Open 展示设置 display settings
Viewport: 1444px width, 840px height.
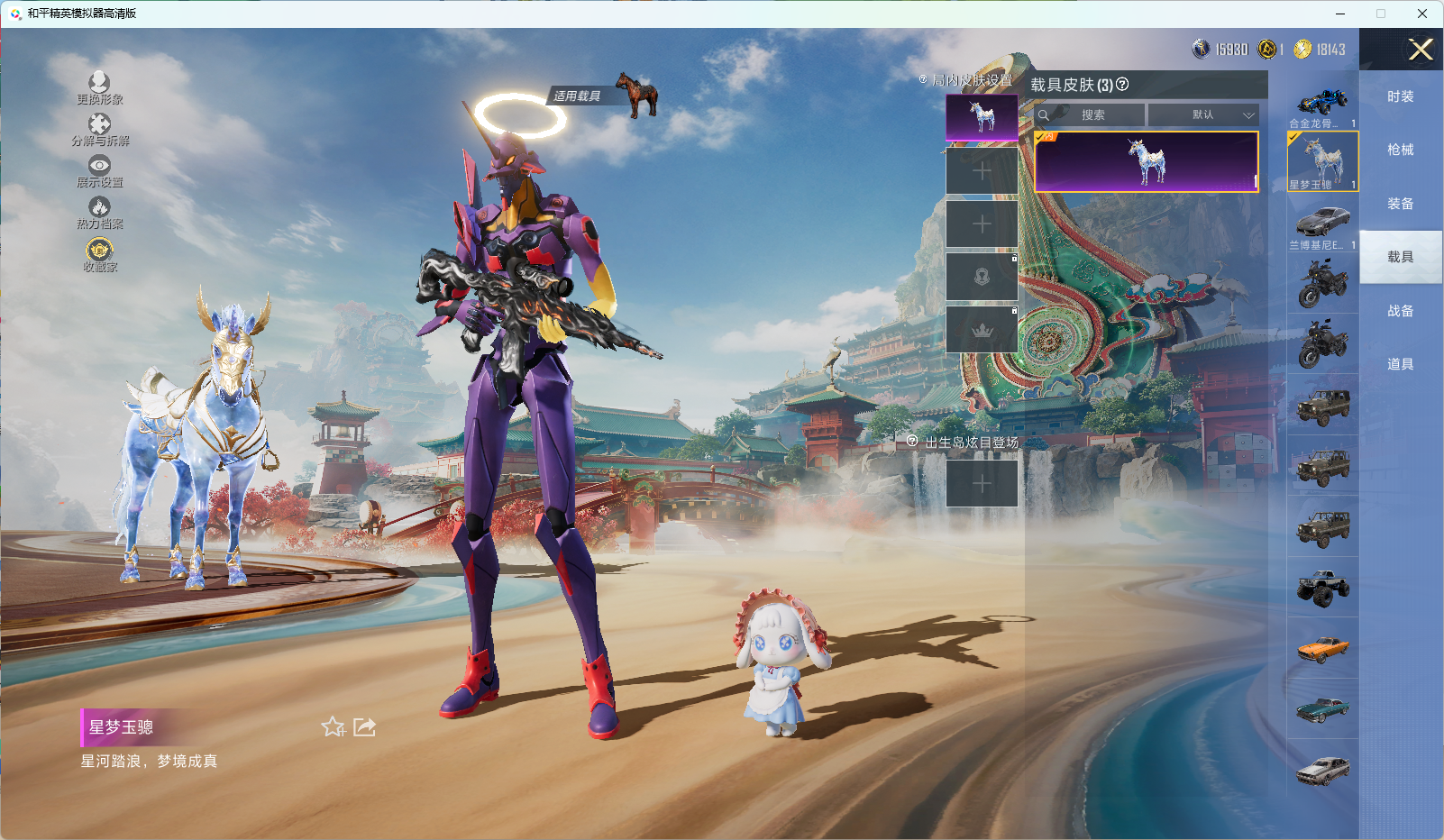(x=99, y=170)
